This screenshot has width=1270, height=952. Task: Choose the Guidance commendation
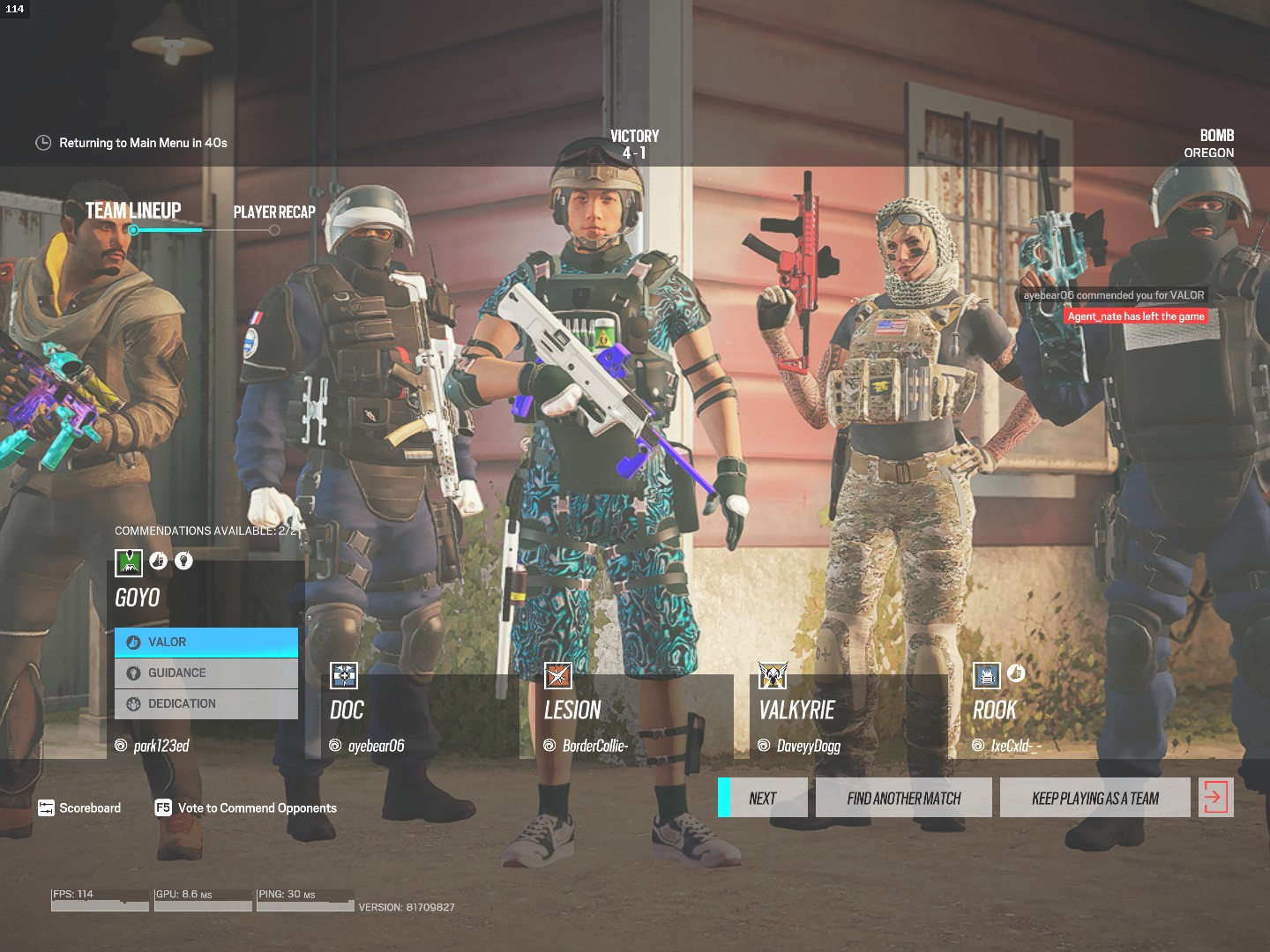click(x=206, y=673)
